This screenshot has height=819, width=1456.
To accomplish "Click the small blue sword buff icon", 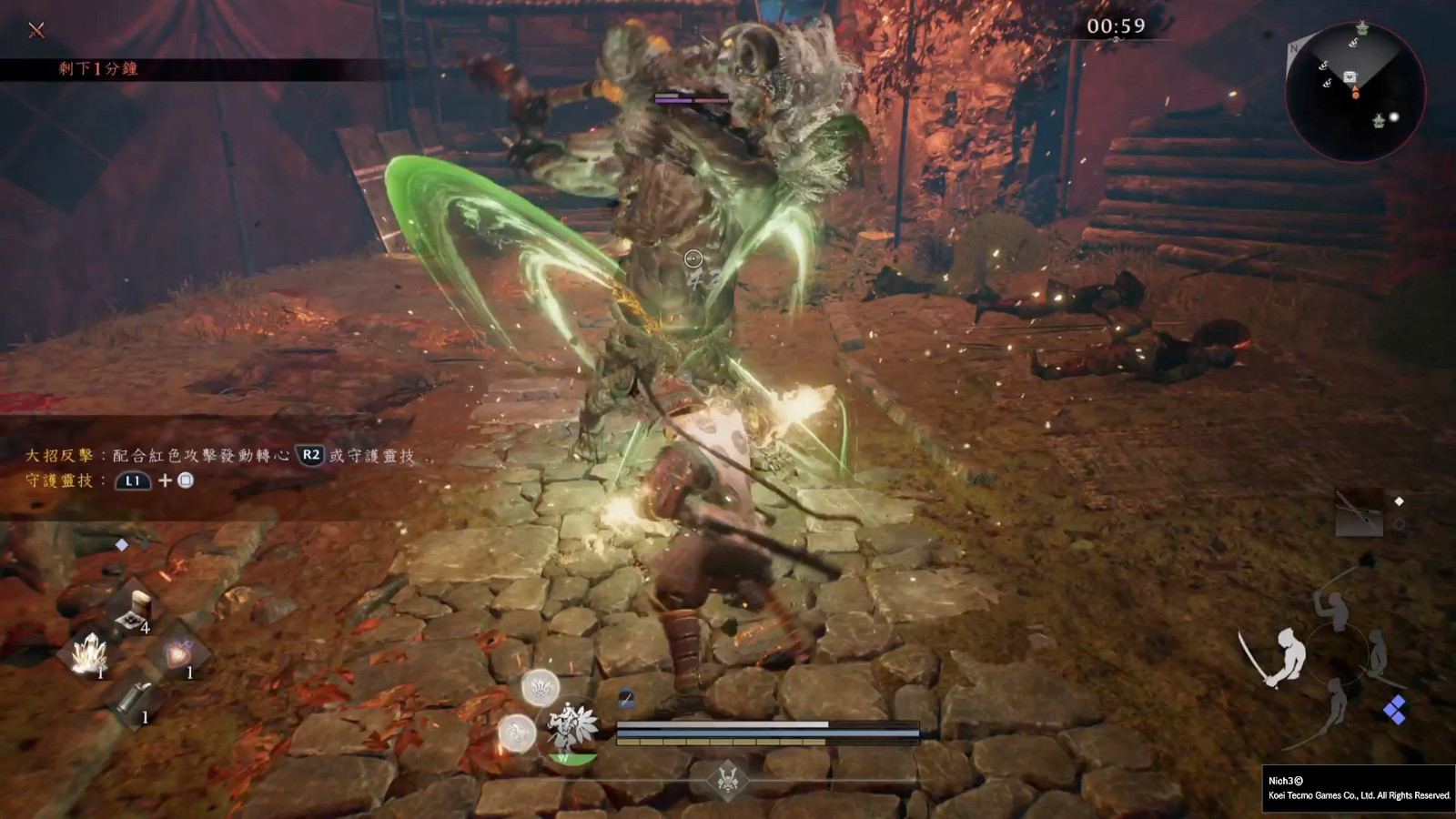I will coord(626,699).
